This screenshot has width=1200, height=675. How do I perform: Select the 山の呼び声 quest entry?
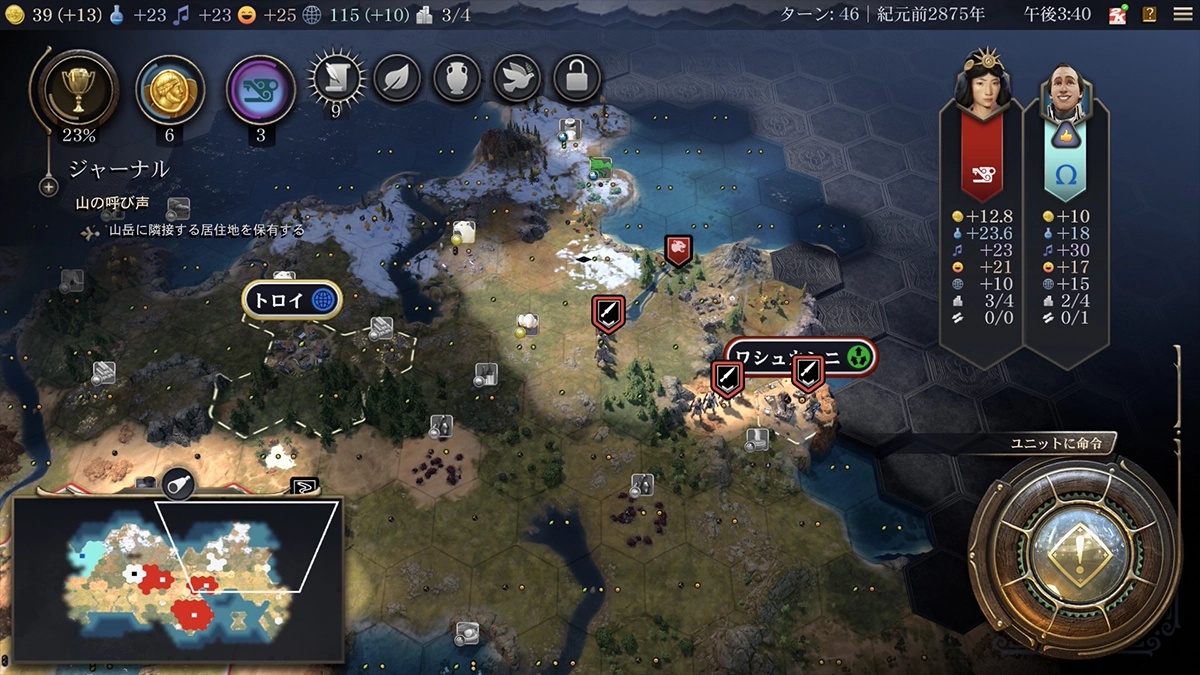coord(112,203)
